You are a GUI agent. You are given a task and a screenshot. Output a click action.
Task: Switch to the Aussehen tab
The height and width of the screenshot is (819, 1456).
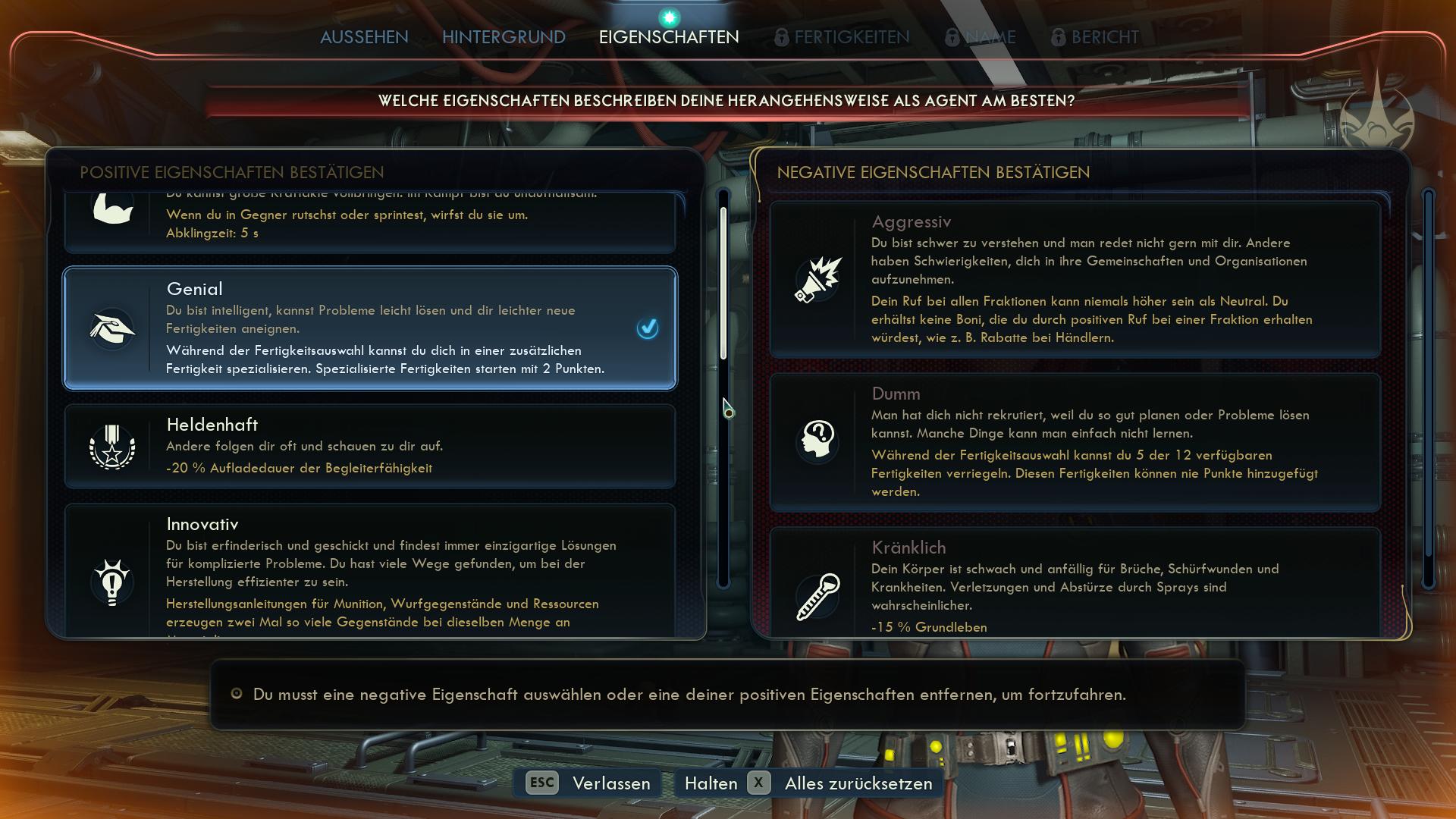click(x=364, y=37)
